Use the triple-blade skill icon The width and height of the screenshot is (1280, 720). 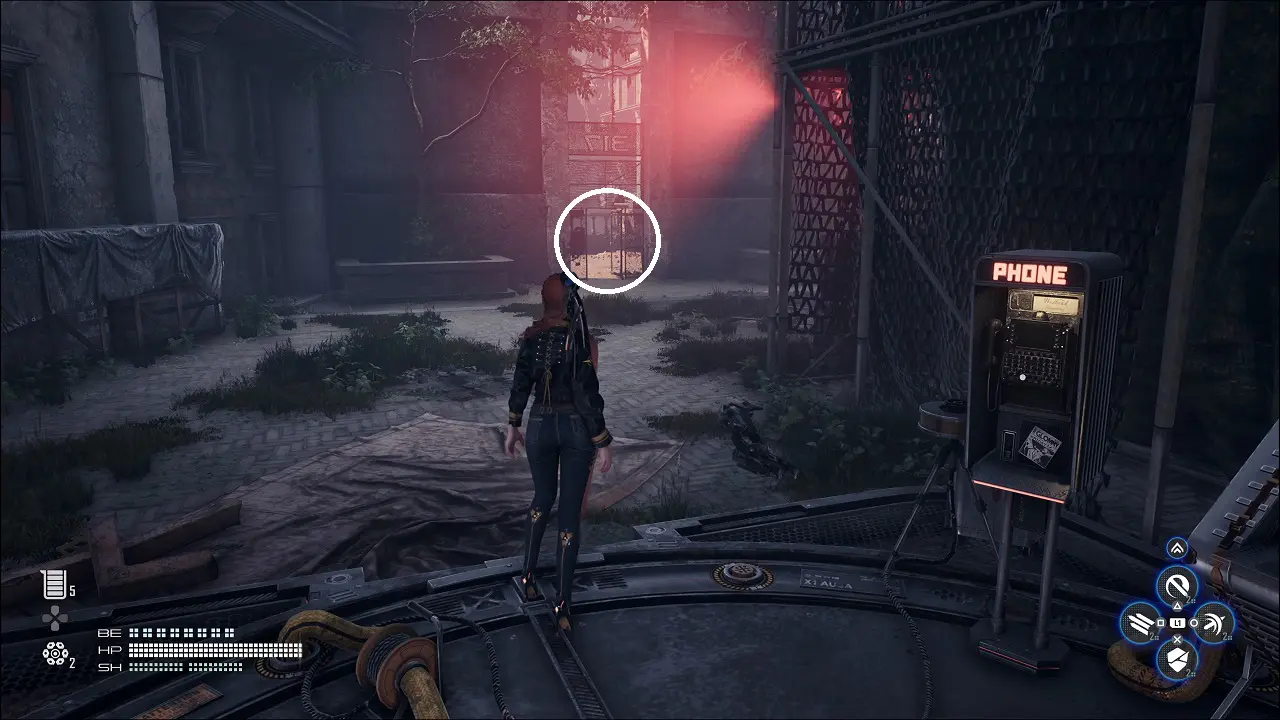tap(1140, 625)
